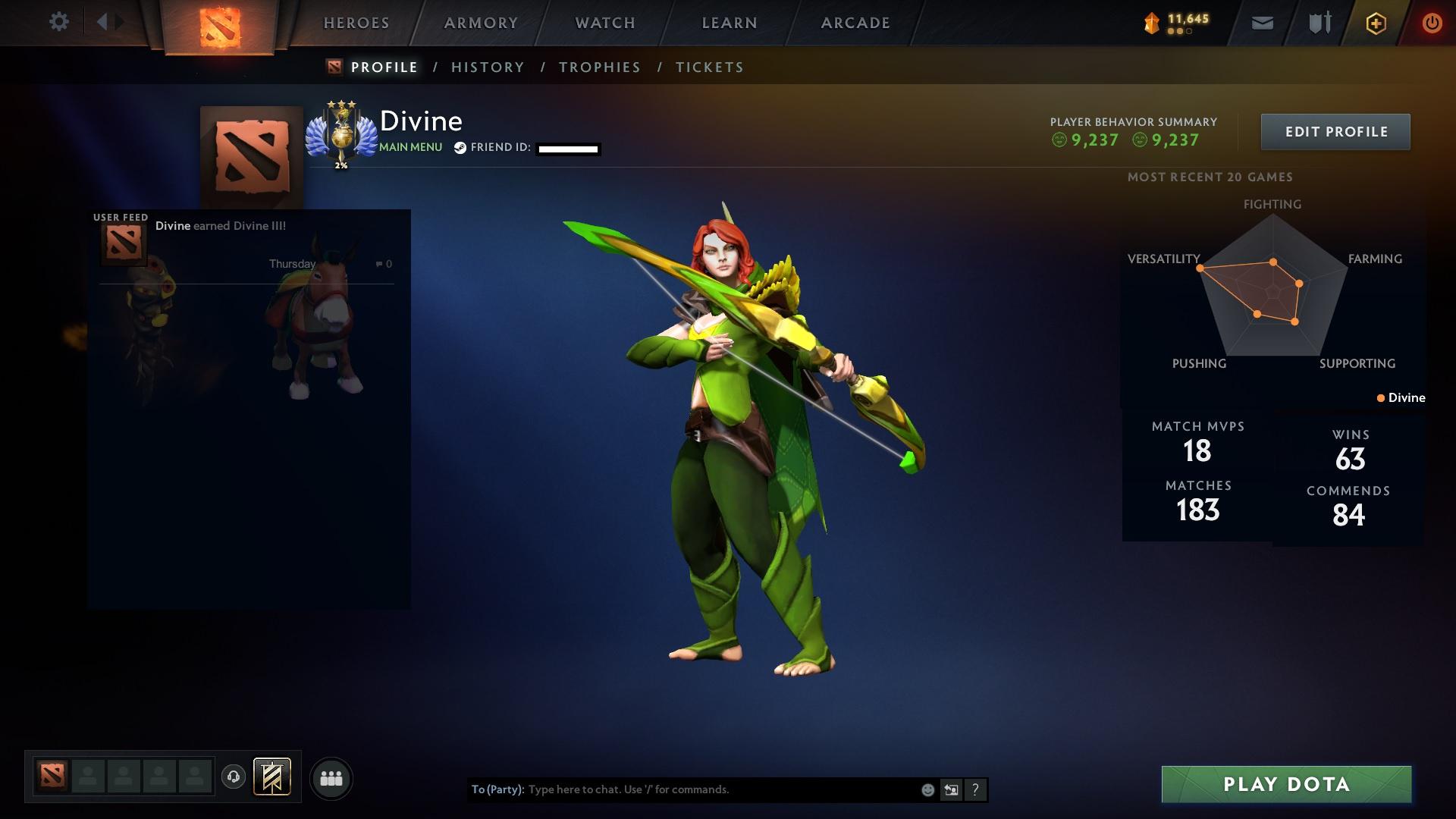Click the settings gear icon
This screenshot has height=819, width=1456.
click(59, 22)
